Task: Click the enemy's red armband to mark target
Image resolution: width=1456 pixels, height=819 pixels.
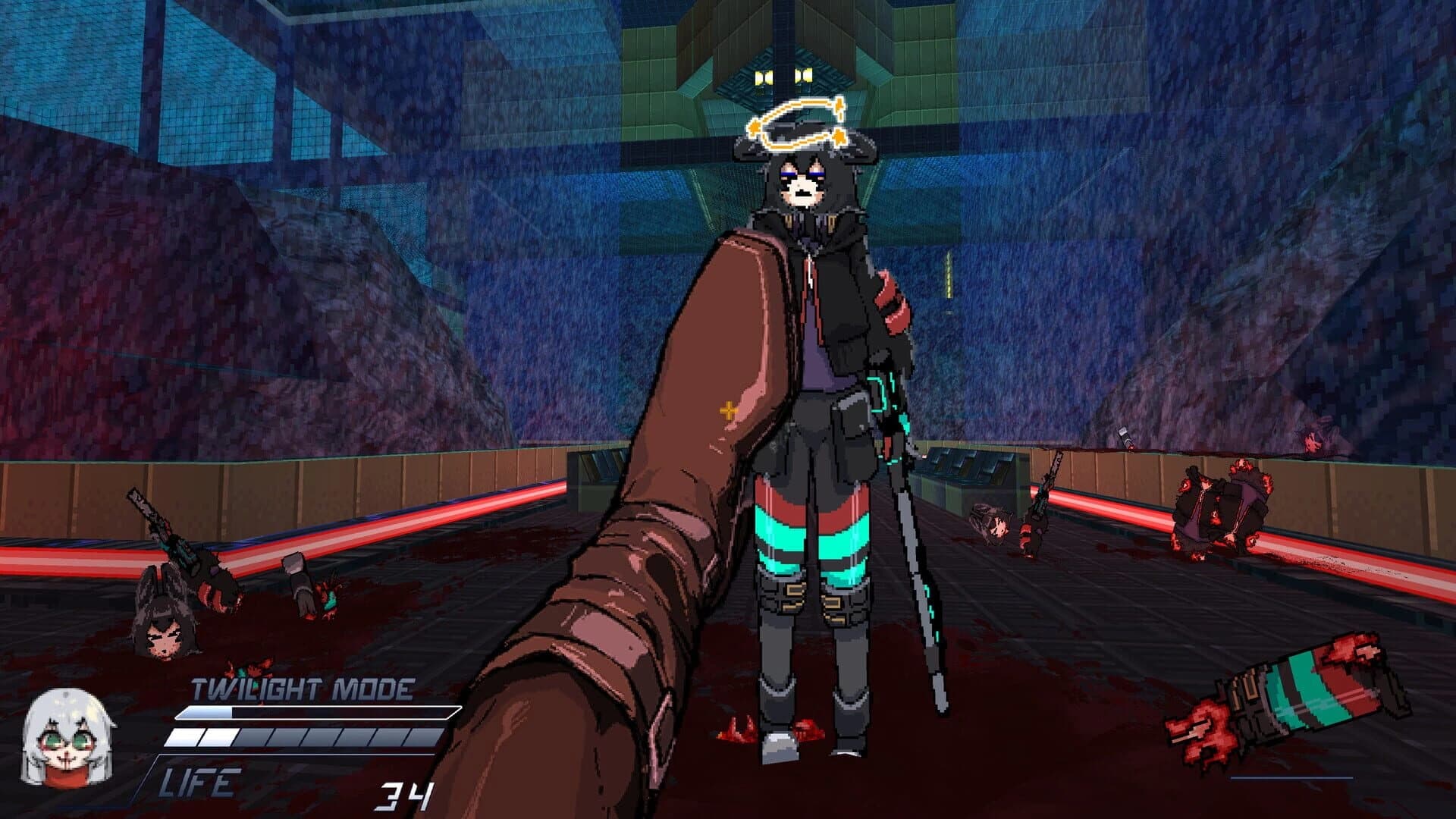Action: click(x=891, y=303)
